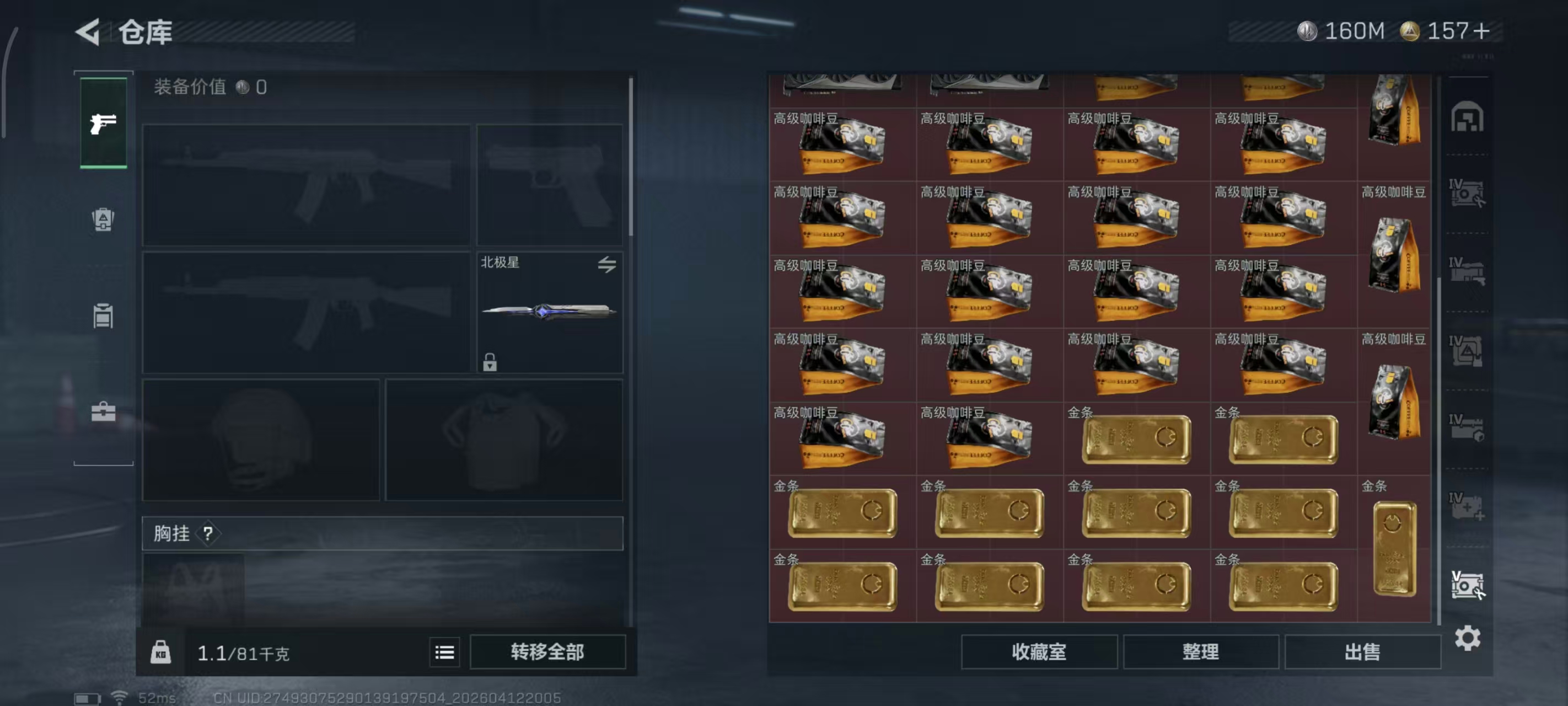
Task: Click the 胸挂 question mark help
Action: [208, 534]
